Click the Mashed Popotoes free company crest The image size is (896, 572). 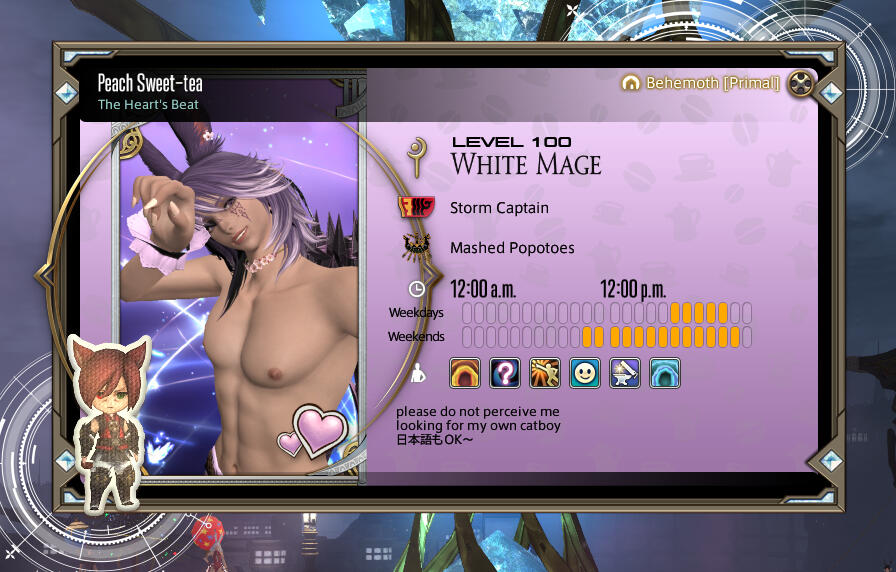click(x=415, y=247)
